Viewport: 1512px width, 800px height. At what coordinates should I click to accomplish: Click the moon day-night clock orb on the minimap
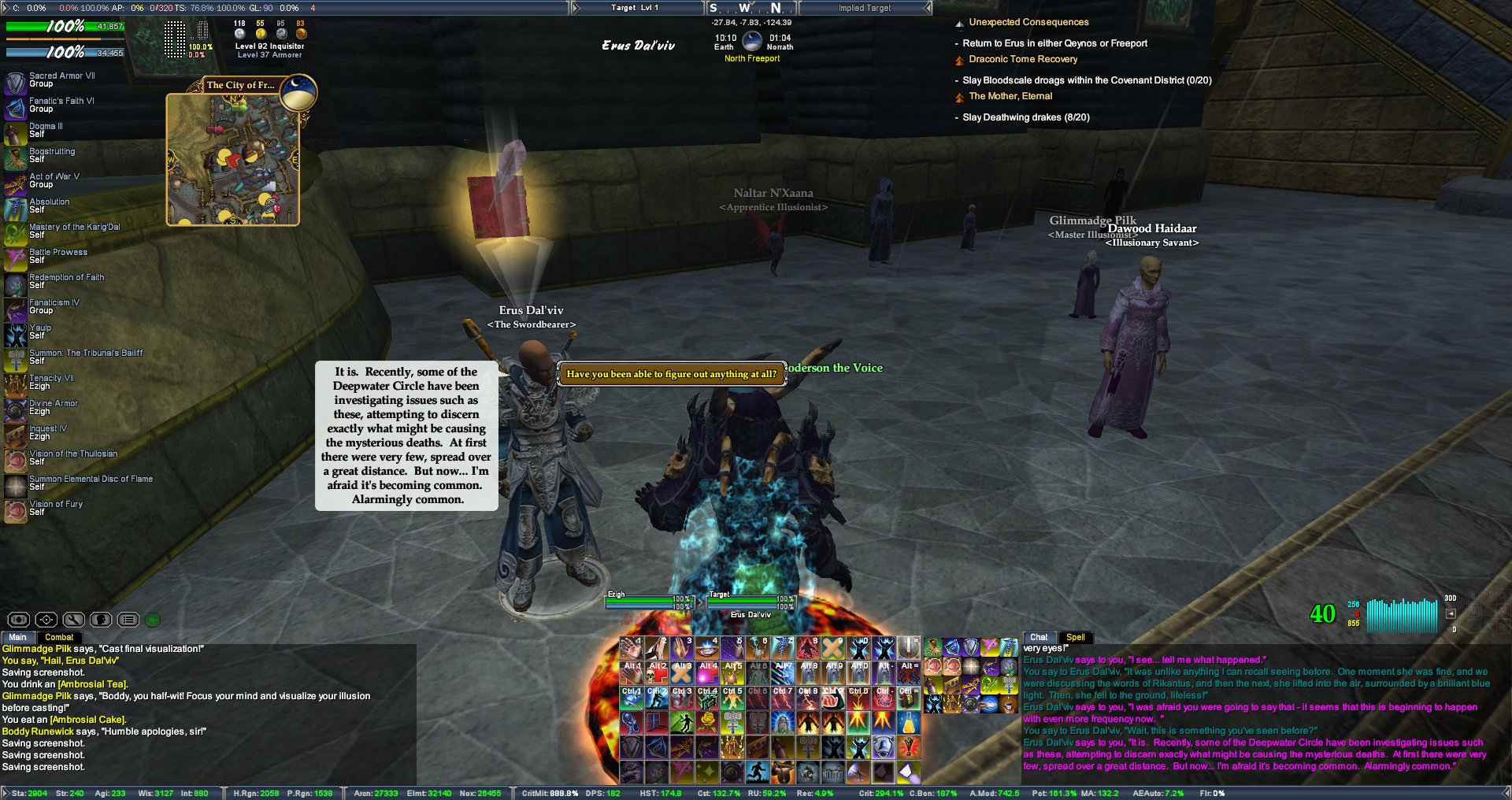click(298, 92)
